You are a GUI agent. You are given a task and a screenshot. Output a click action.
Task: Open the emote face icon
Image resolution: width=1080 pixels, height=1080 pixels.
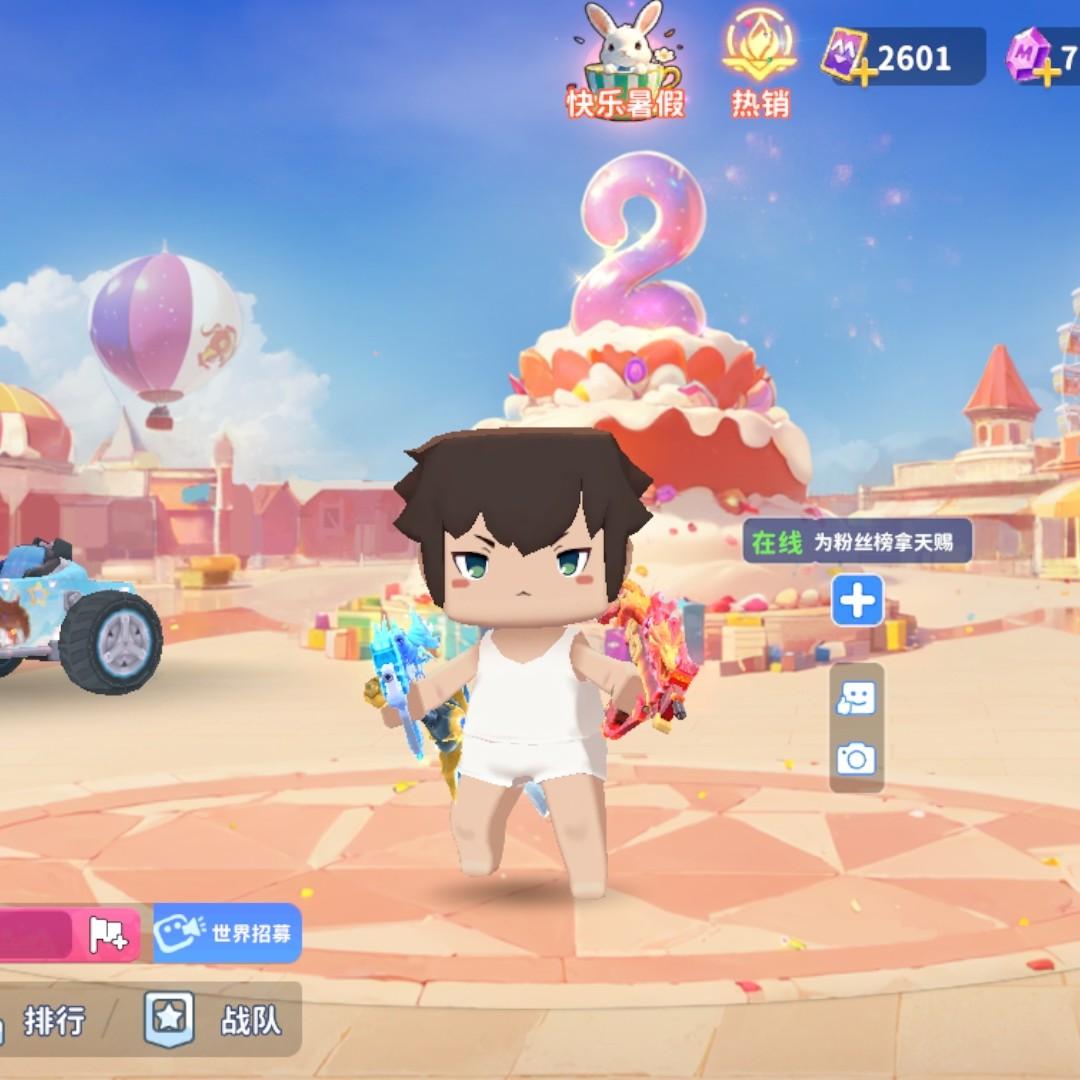856,699
